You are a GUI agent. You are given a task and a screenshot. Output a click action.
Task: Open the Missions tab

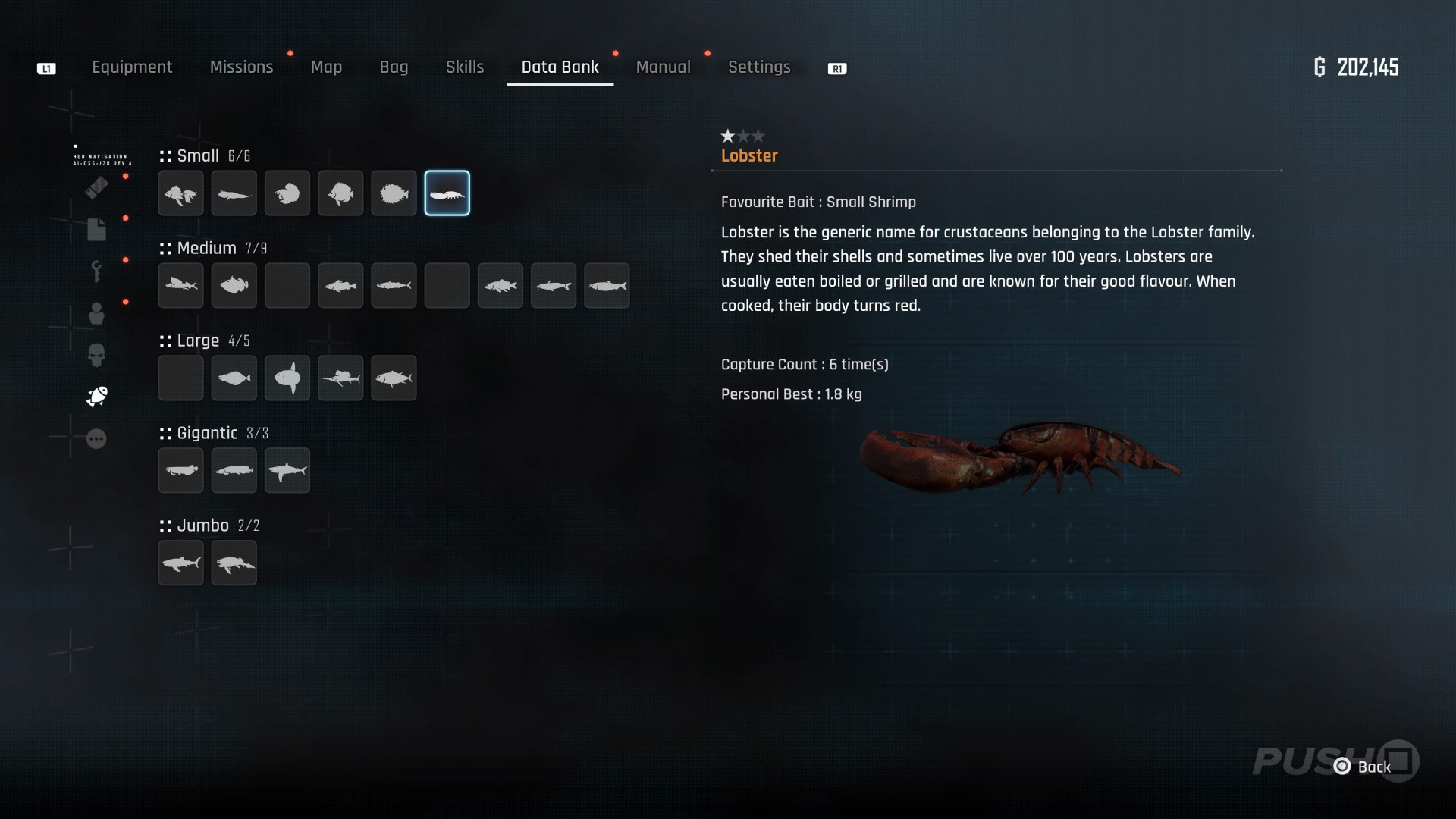pos(241,67)
